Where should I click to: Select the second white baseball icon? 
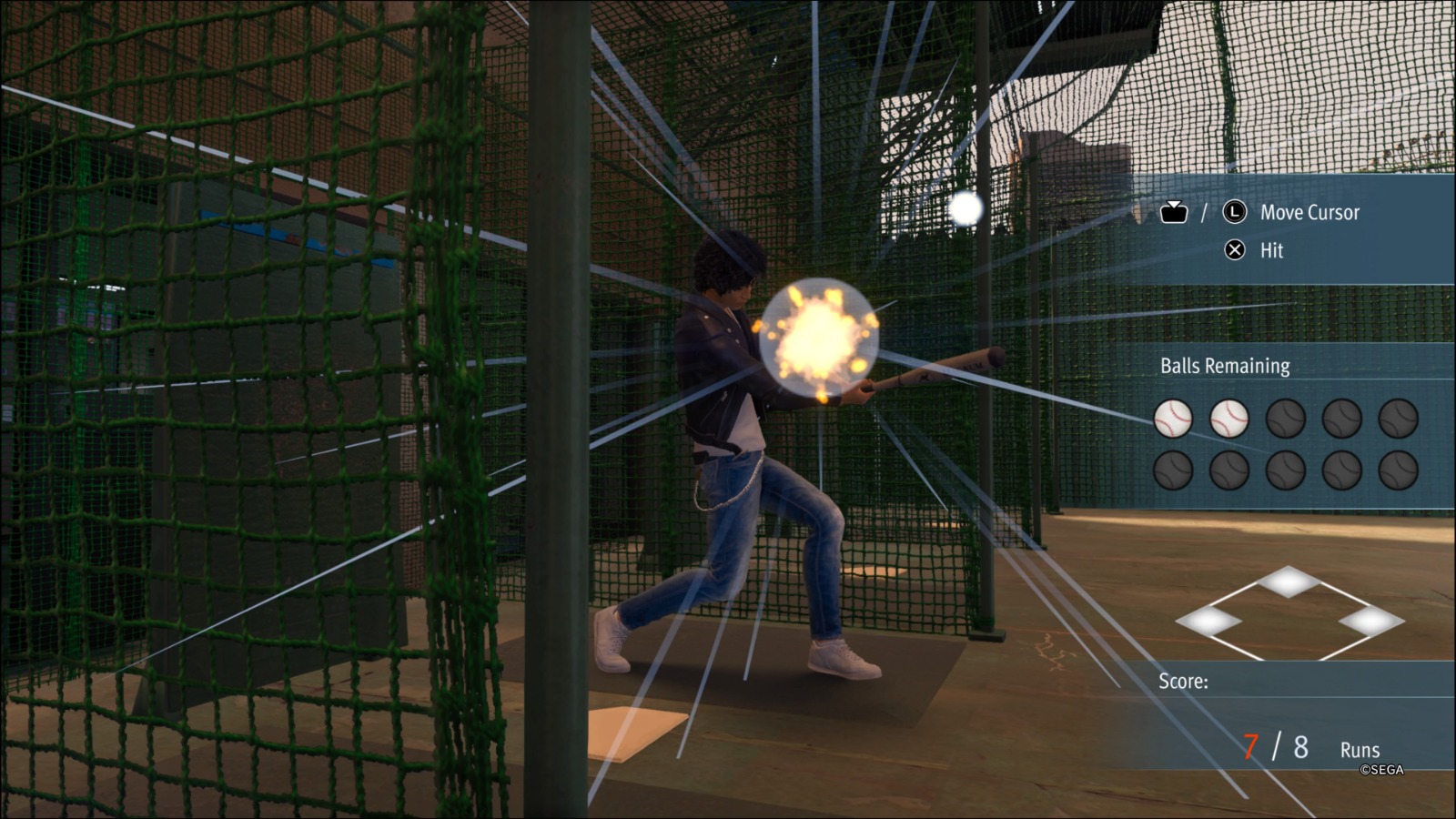(x=1228, y=420)
